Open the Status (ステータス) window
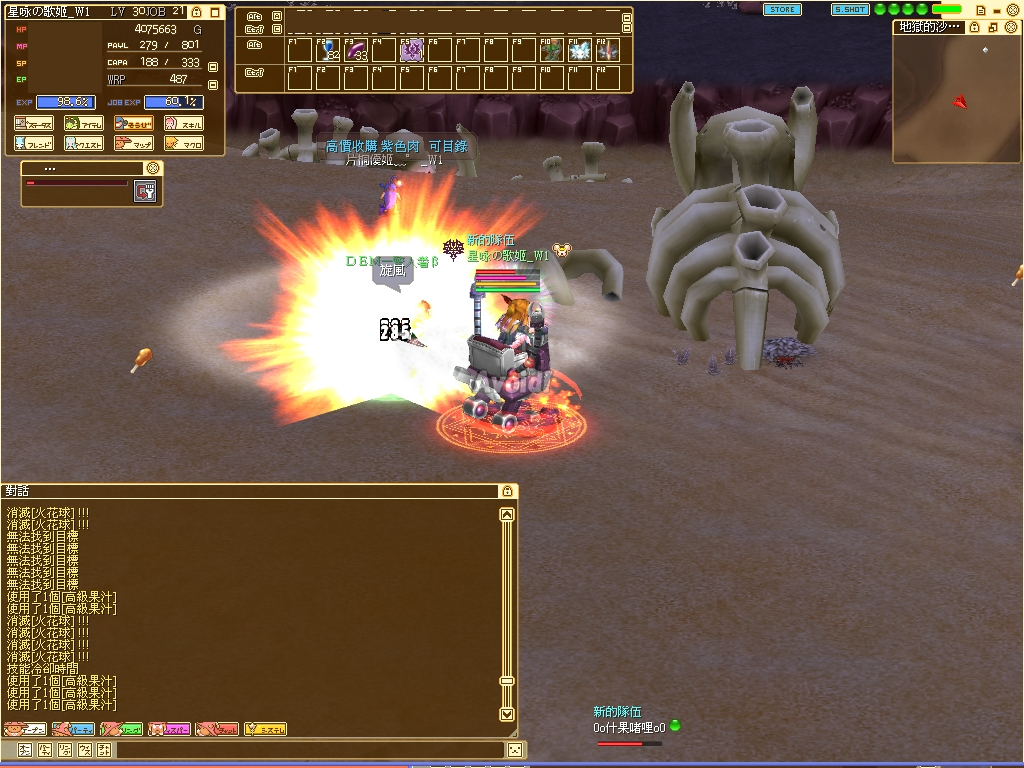This screenshot has height=768, width=1024. tap(34, 124)
